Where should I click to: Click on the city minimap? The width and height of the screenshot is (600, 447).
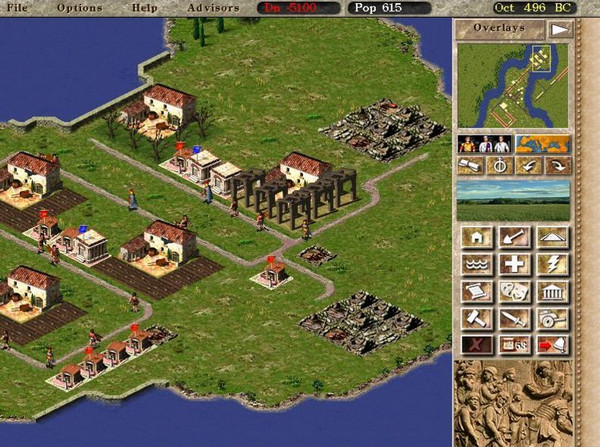coord(513,87)
